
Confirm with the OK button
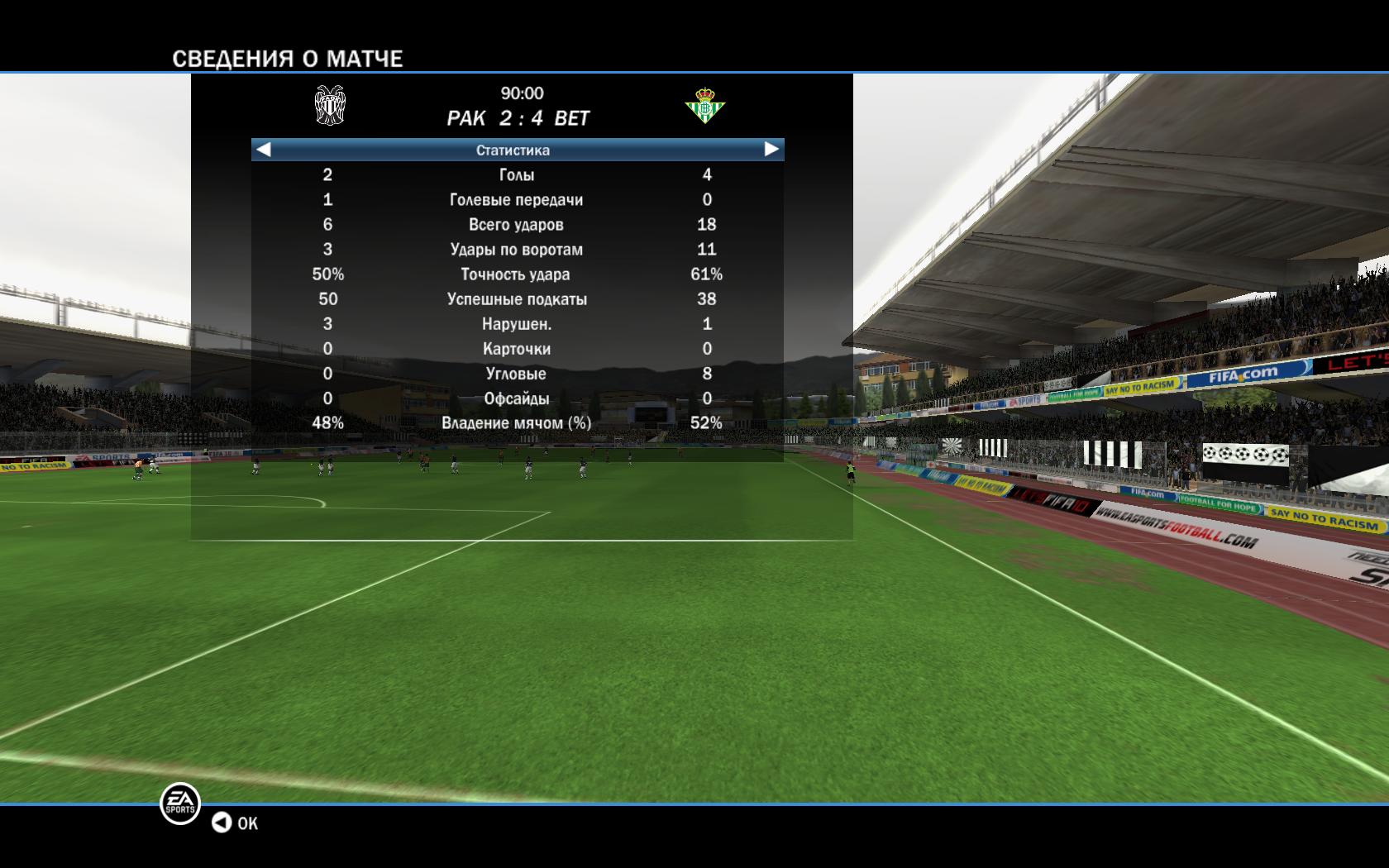click(236, 823)
